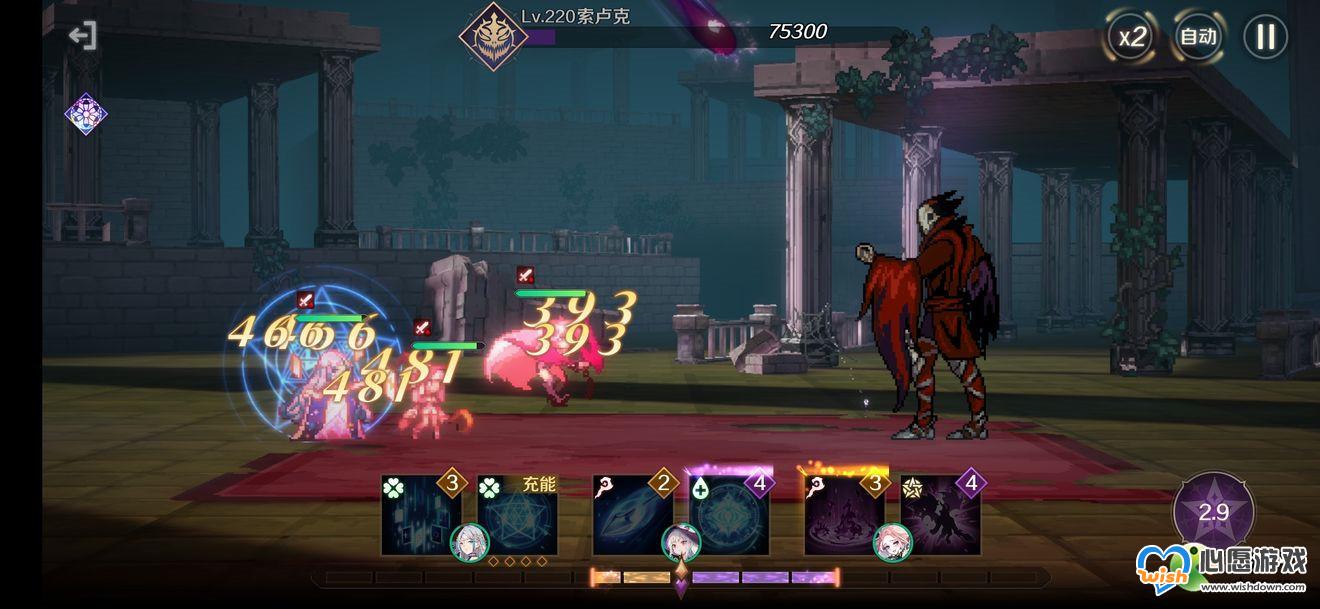Screen dimensions: 1320x609
Task: Use the healing magic circle skill costing 4
Action: (x=729, y=515)
